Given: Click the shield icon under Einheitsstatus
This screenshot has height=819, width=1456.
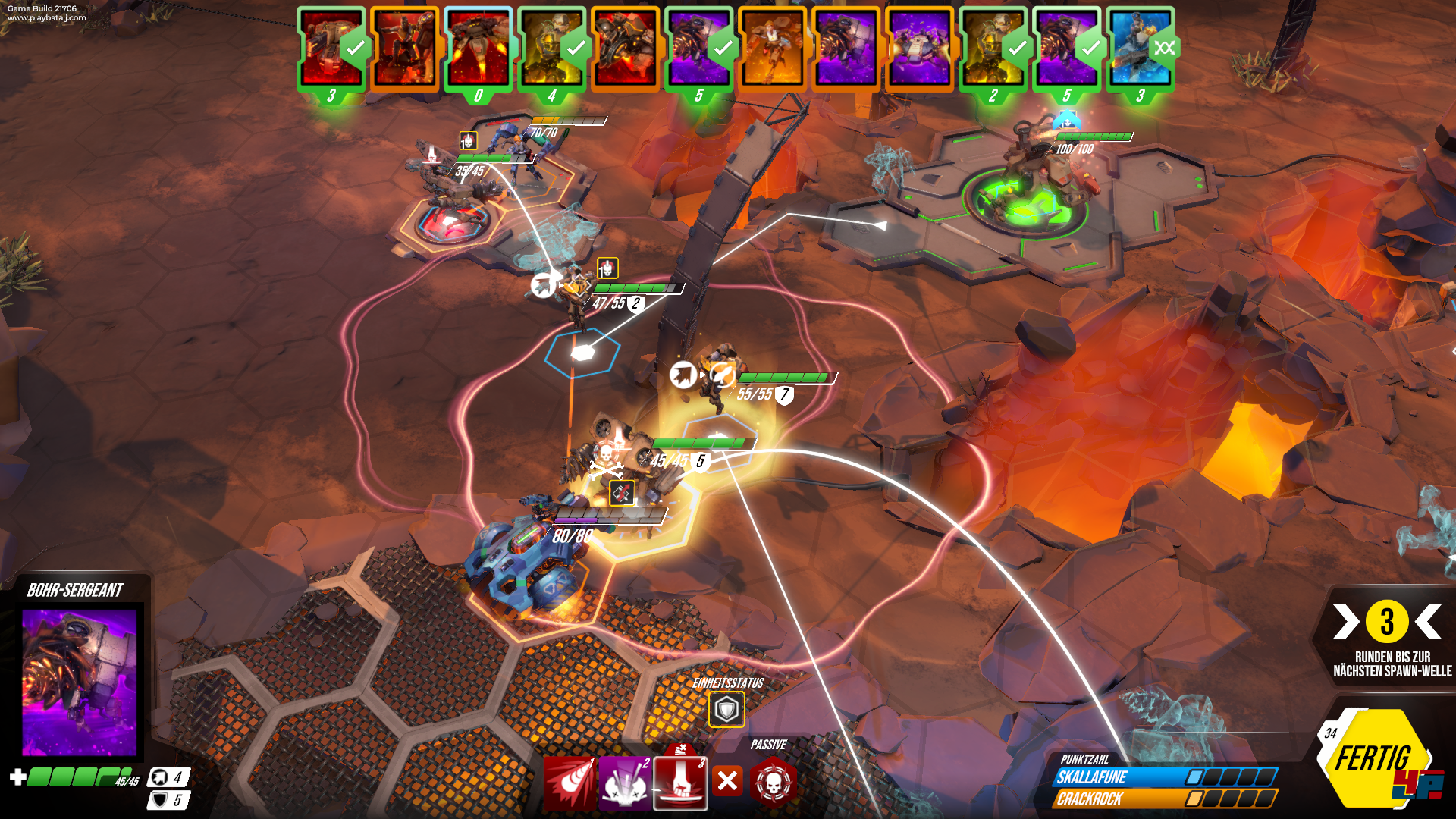Looking at the screenshot, I should [x=726, y=710].
